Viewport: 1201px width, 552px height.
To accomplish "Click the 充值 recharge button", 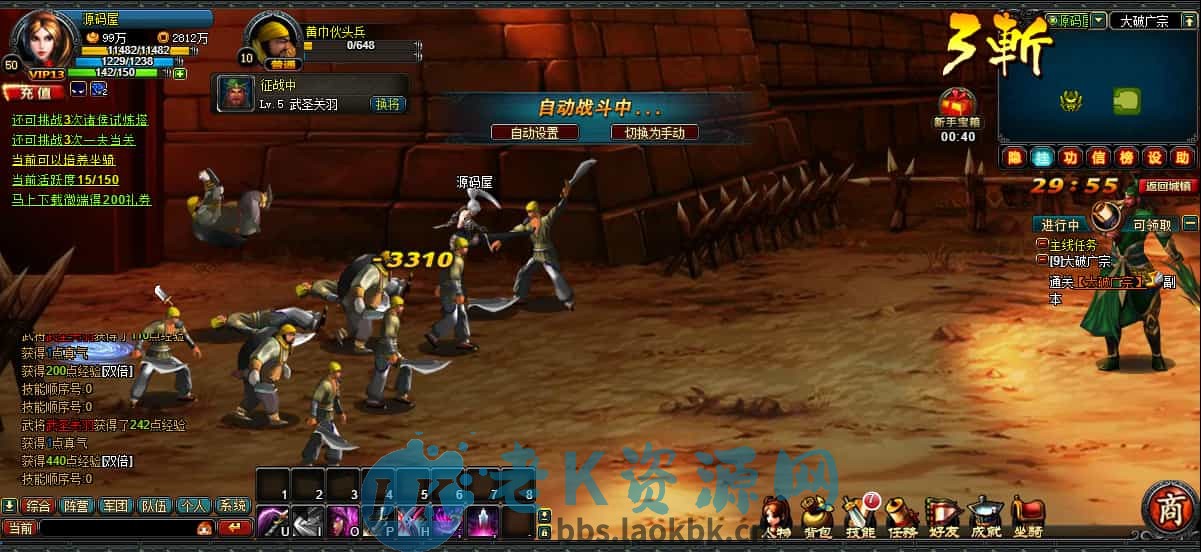I will pos(33,92).
